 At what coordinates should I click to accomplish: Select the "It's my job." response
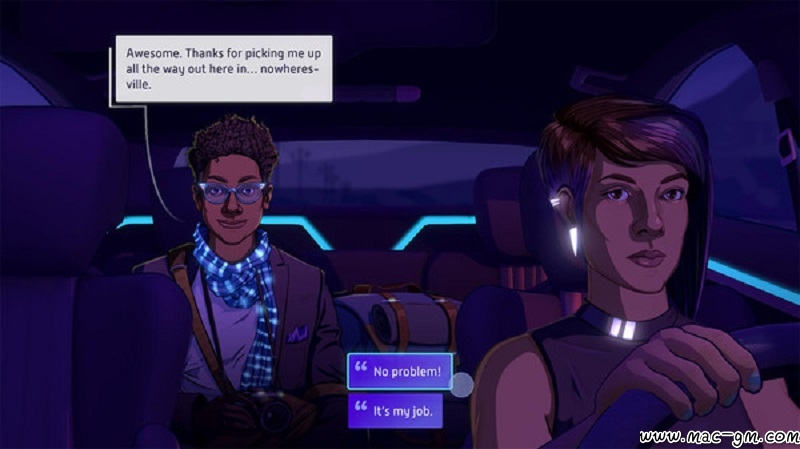(395, 410)
